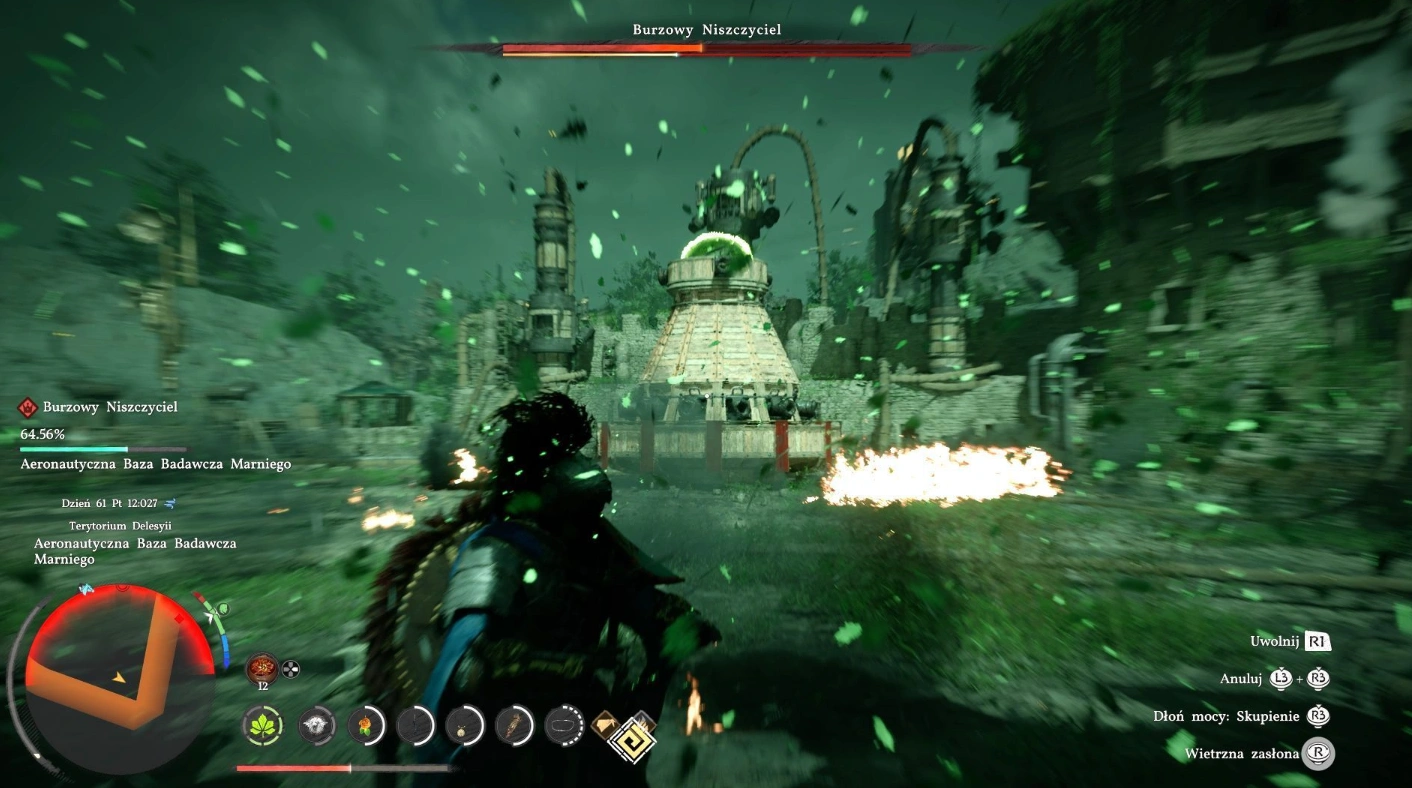The height and width of the screenshot is (788, 1412).
Task: Choose the orange flower item slot
Action: (x=367, y=725)
